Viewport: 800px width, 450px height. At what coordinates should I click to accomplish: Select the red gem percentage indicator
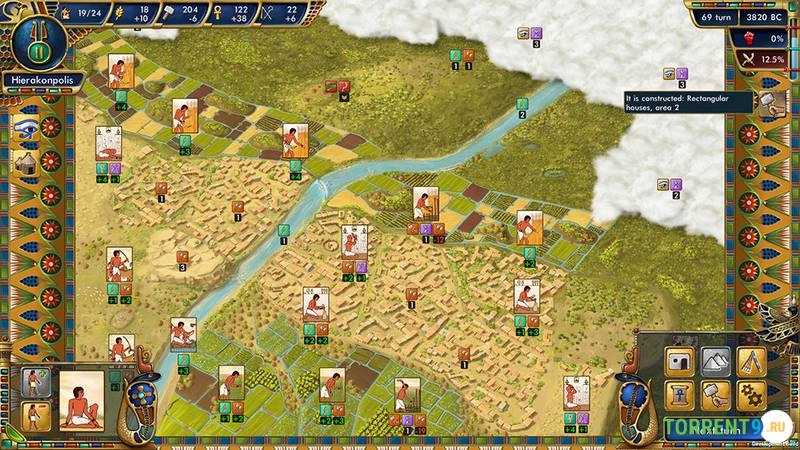tap(758, 38)
